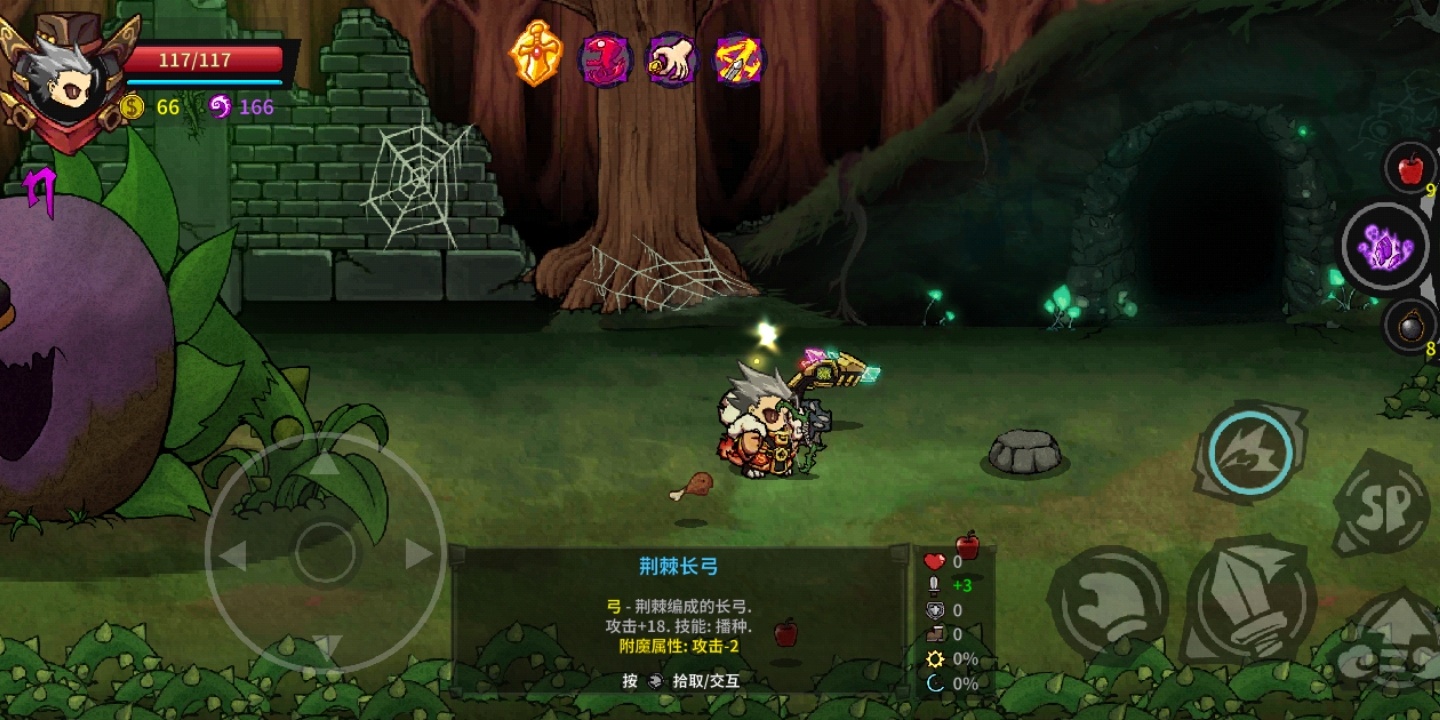The height and width of the screenshot is (720, 1440).
Task: Hit the sword attack button
Action: pyautogui.click(x=1250, y=598)
